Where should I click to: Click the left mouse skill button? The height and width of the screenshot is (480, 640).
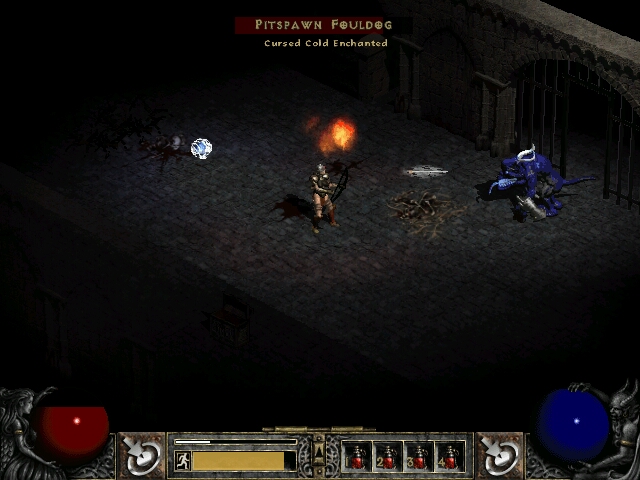click(x=142, y=455)
